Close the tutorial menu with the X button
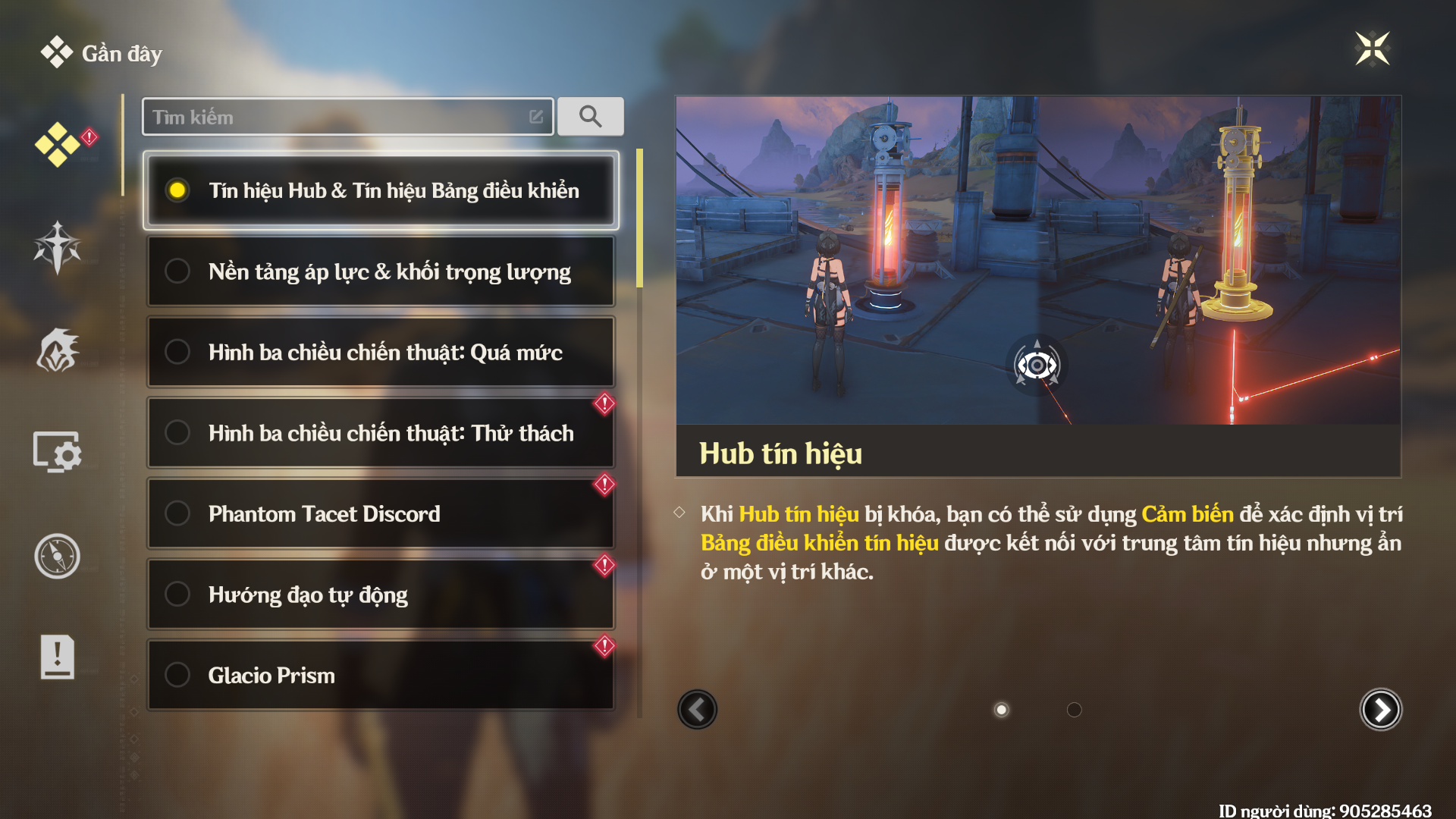Viewport: 1456px width, 819px height. coord(1372,49)
